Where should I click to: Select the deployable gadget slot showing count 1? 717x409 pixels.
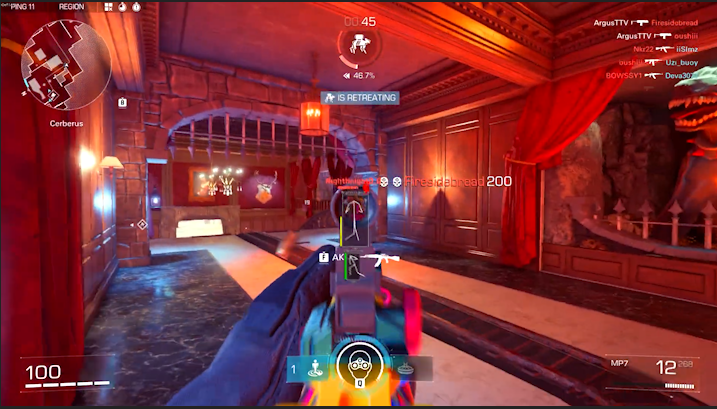(x=309, y=368)
